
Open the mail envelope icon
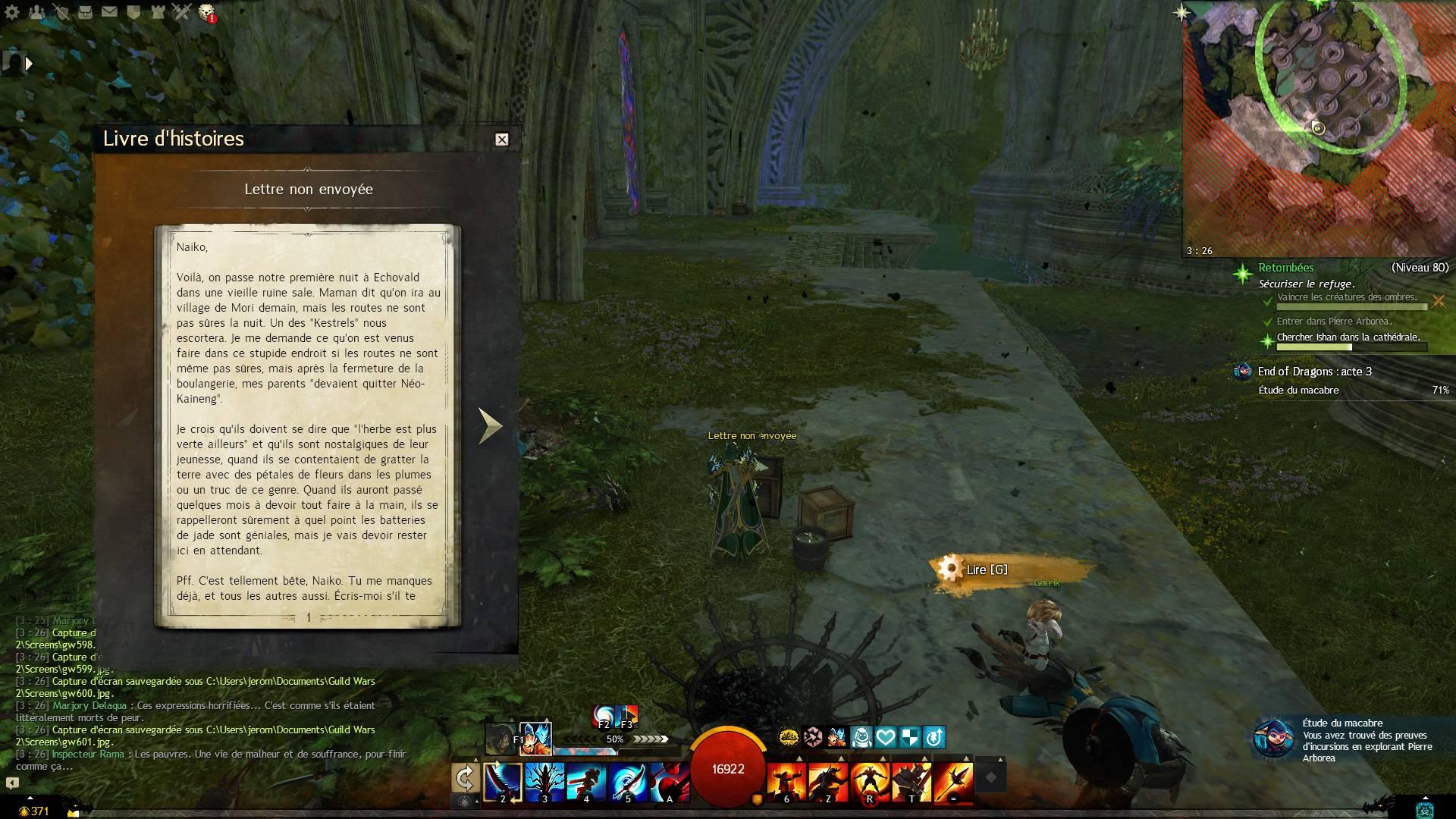[x=109, y=11]
